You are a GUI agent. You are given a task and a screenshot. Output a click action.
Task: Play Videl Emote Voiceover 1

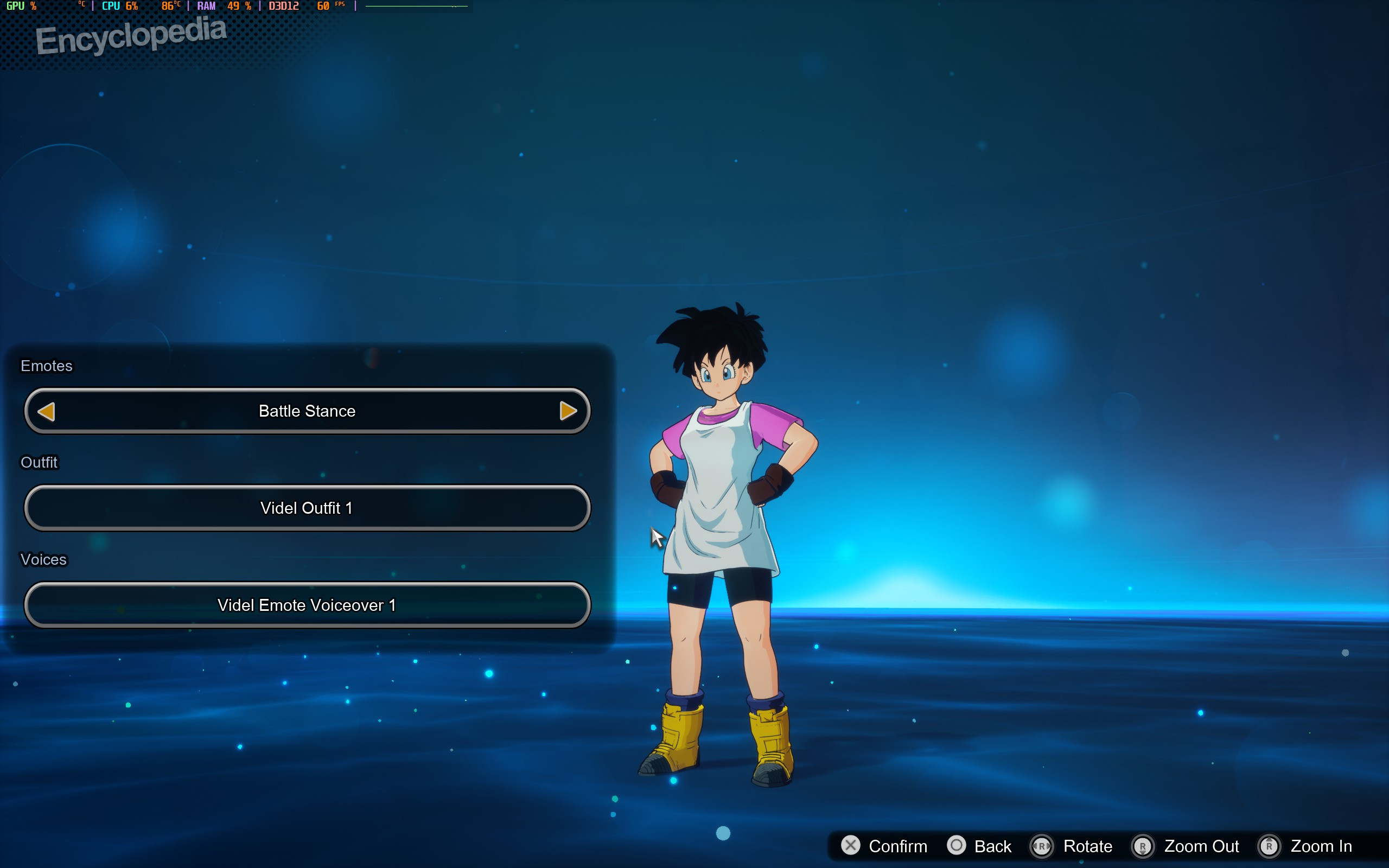point(307,605)
